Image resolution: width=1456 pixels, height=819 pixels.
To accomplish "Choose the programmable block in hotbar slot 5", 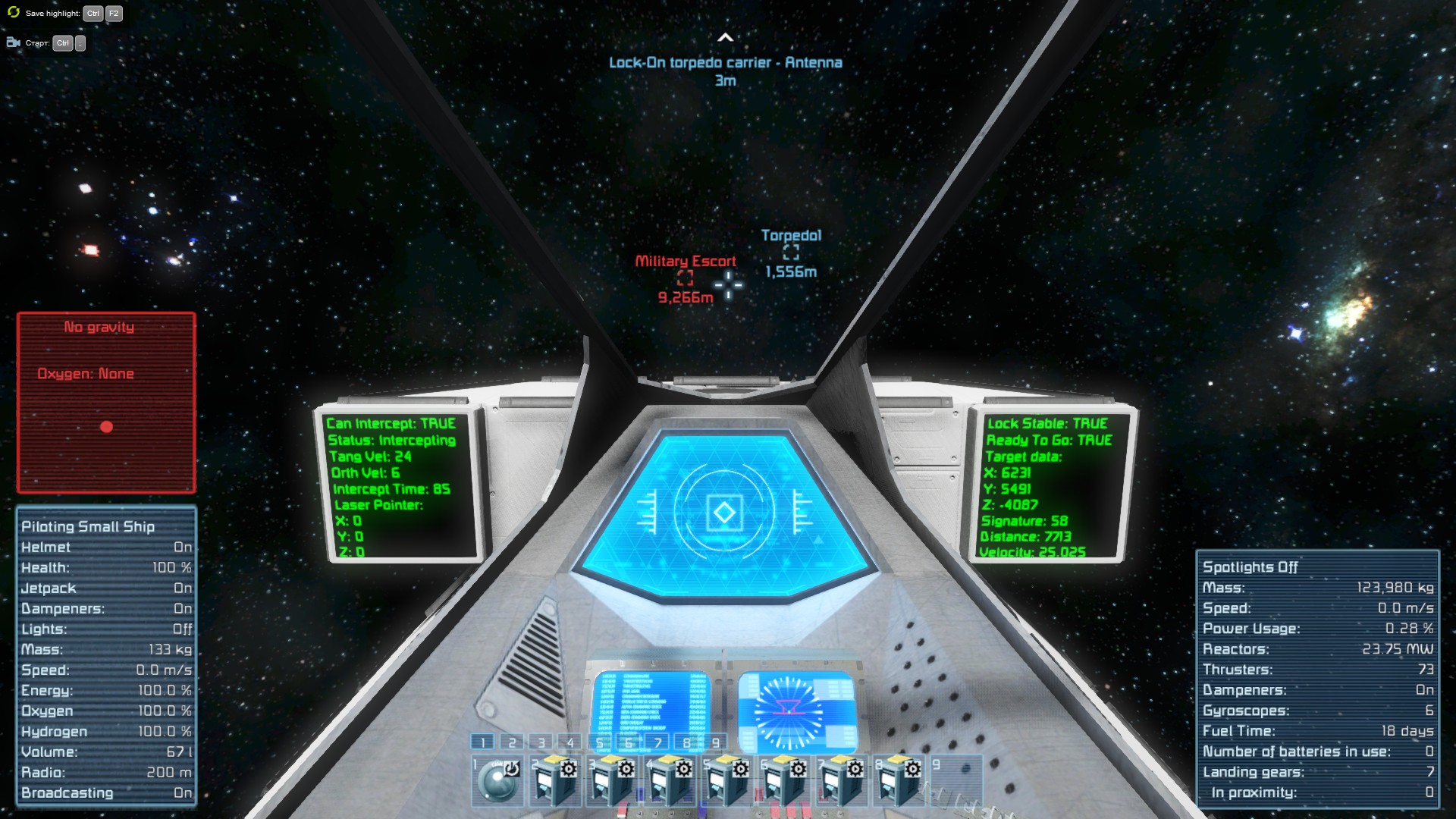I will (727, 780).
